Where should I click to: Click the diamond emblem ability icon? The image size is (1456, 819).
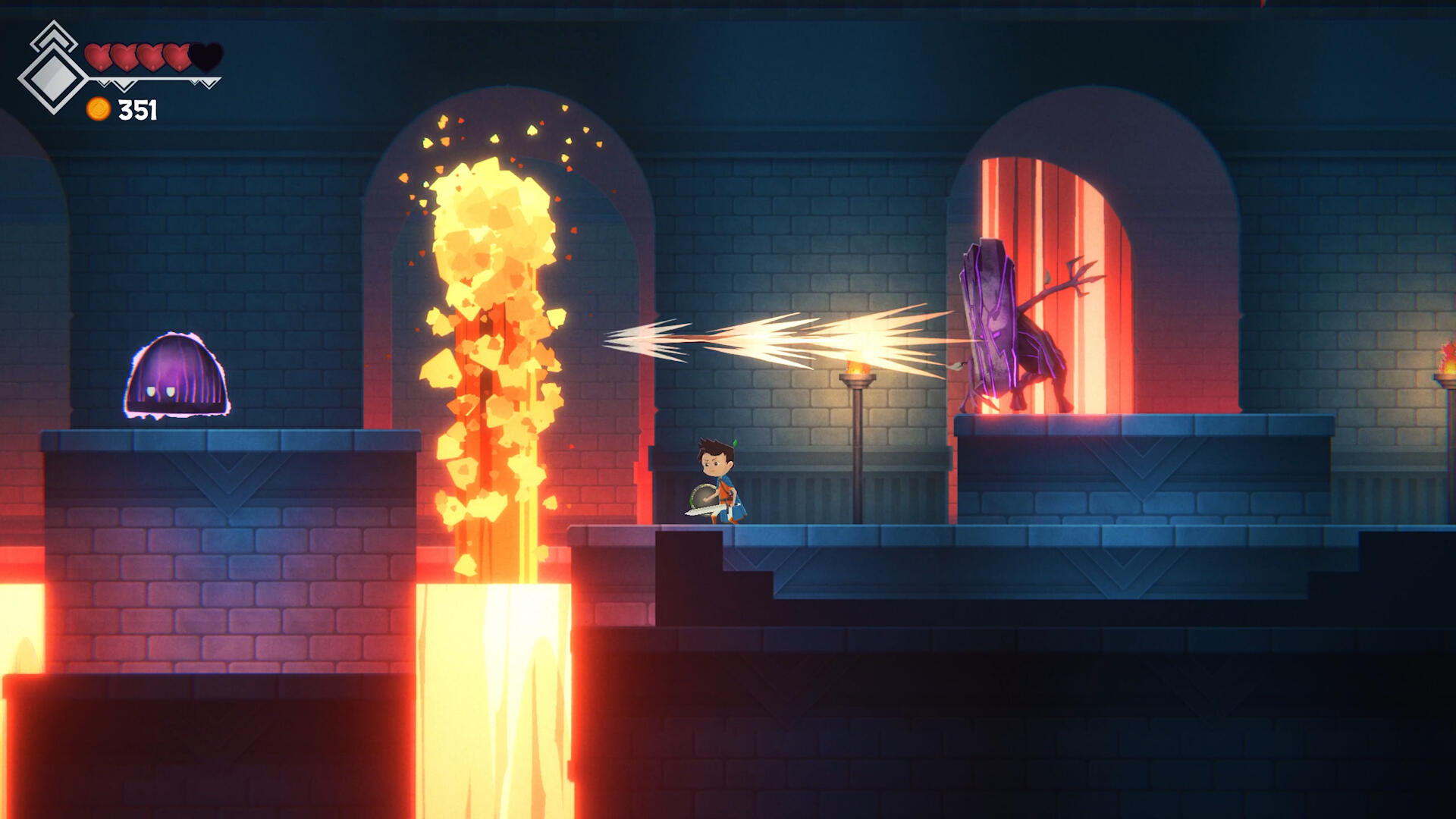[x=52, y=77]
